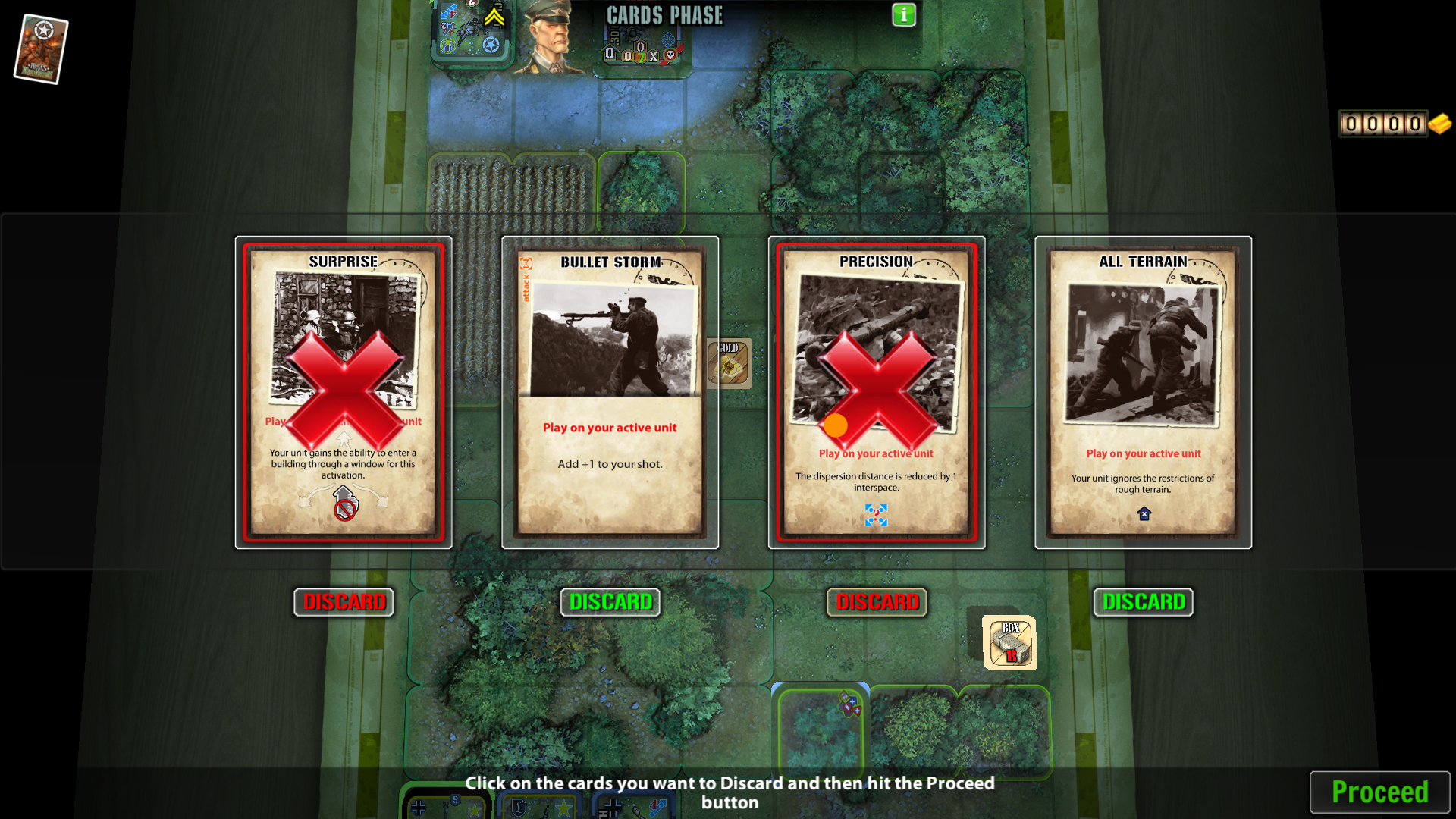This screenshot has width=1456, height=819.
Task: Pick the All Terrain card
Action: point(1144,392)
